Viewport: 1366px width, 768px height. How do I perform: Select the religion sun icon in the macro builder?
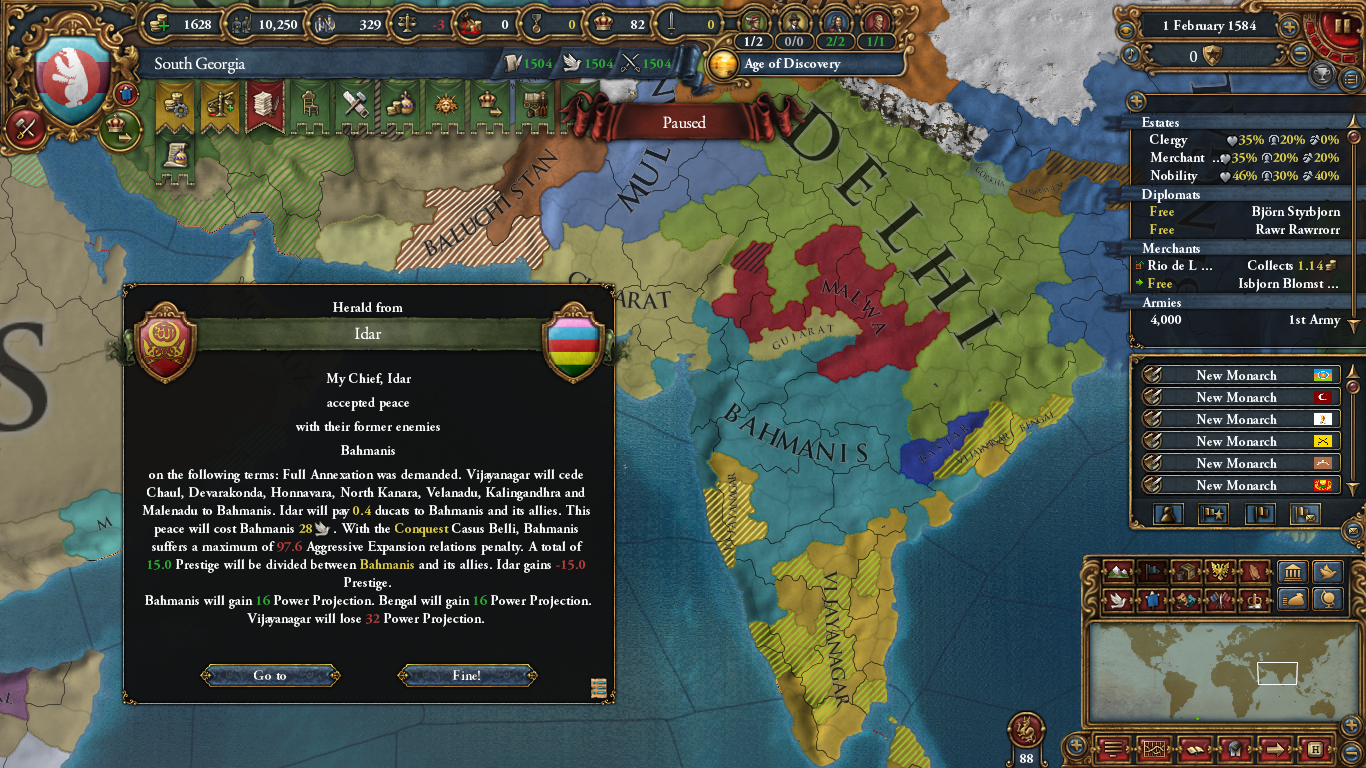coord(446,103)
